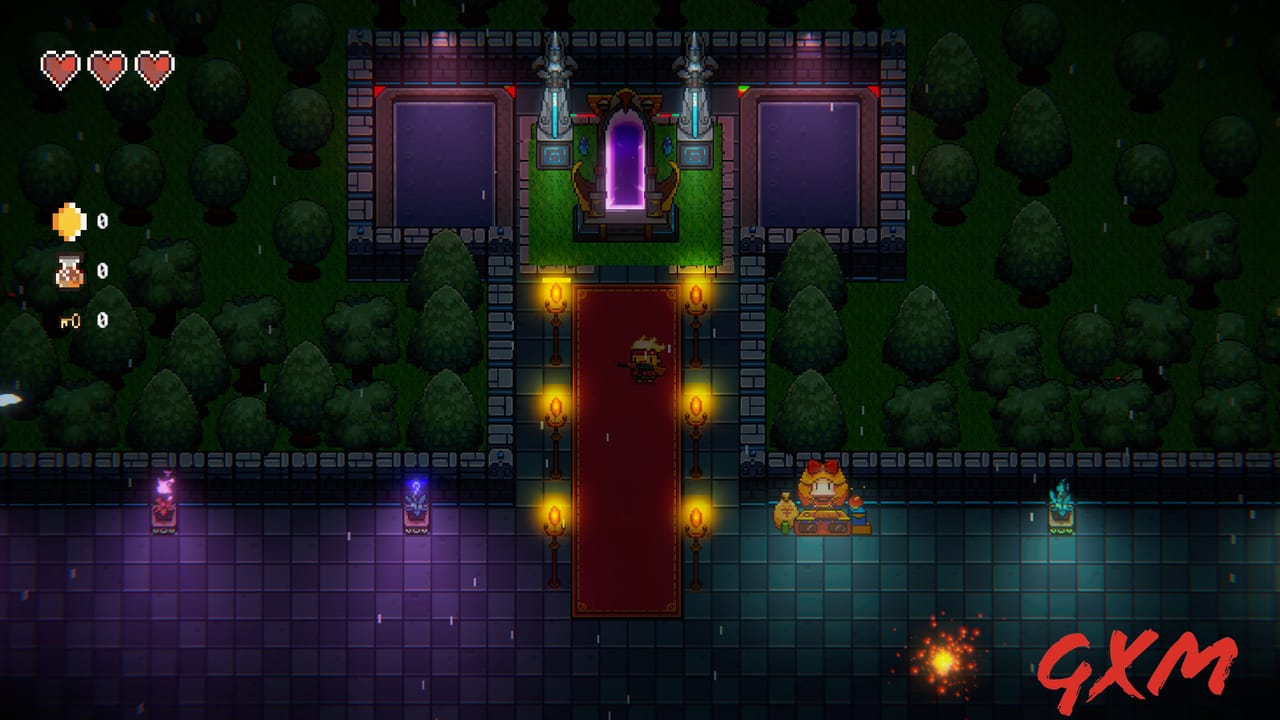
Task: Click the key counter icon
Action: (x=68, y=320)
